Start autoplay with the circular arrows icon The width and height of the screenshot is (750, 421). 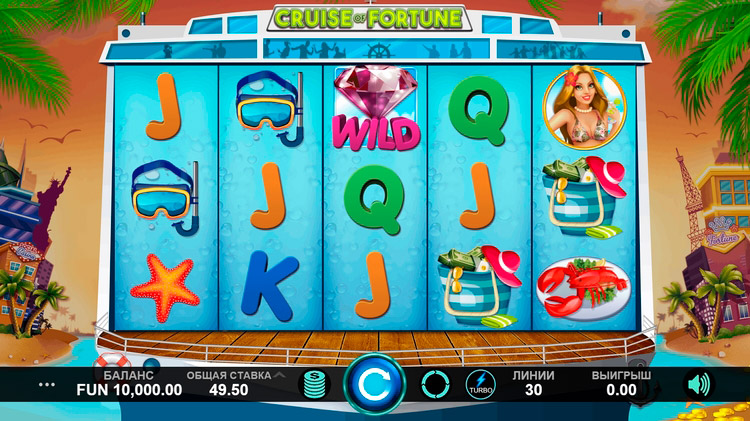(435, 384)
